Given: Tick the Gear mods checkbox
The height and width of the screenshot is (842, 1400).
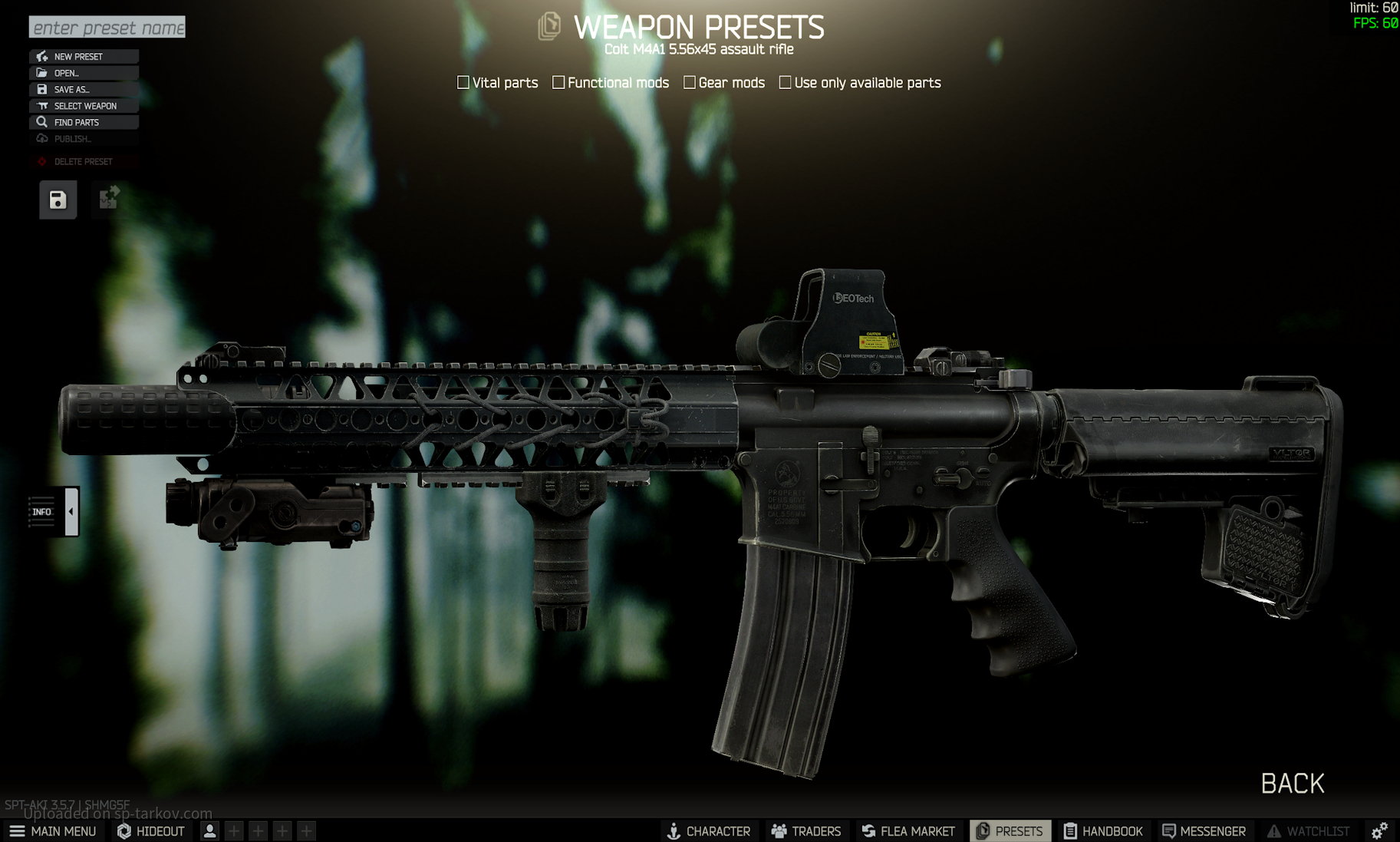Looking at the screenshot, I should click(690, 82).
